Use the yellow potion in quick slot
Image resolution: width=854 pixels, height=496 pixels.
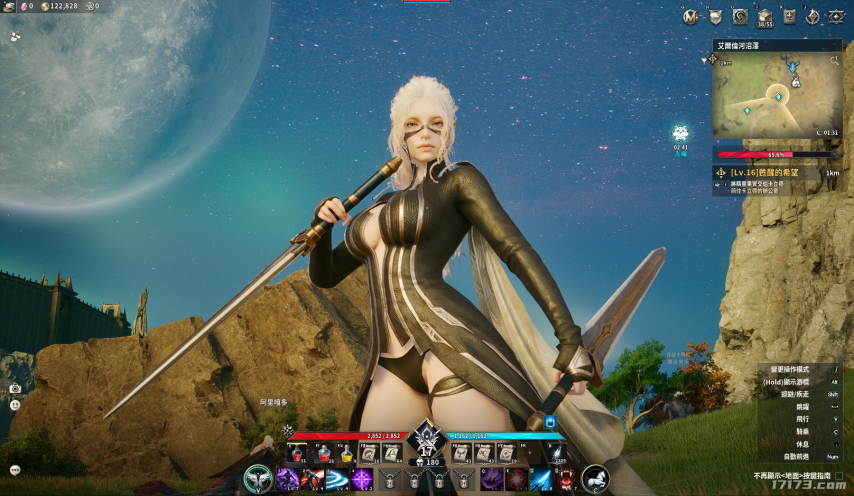[345, 454]
